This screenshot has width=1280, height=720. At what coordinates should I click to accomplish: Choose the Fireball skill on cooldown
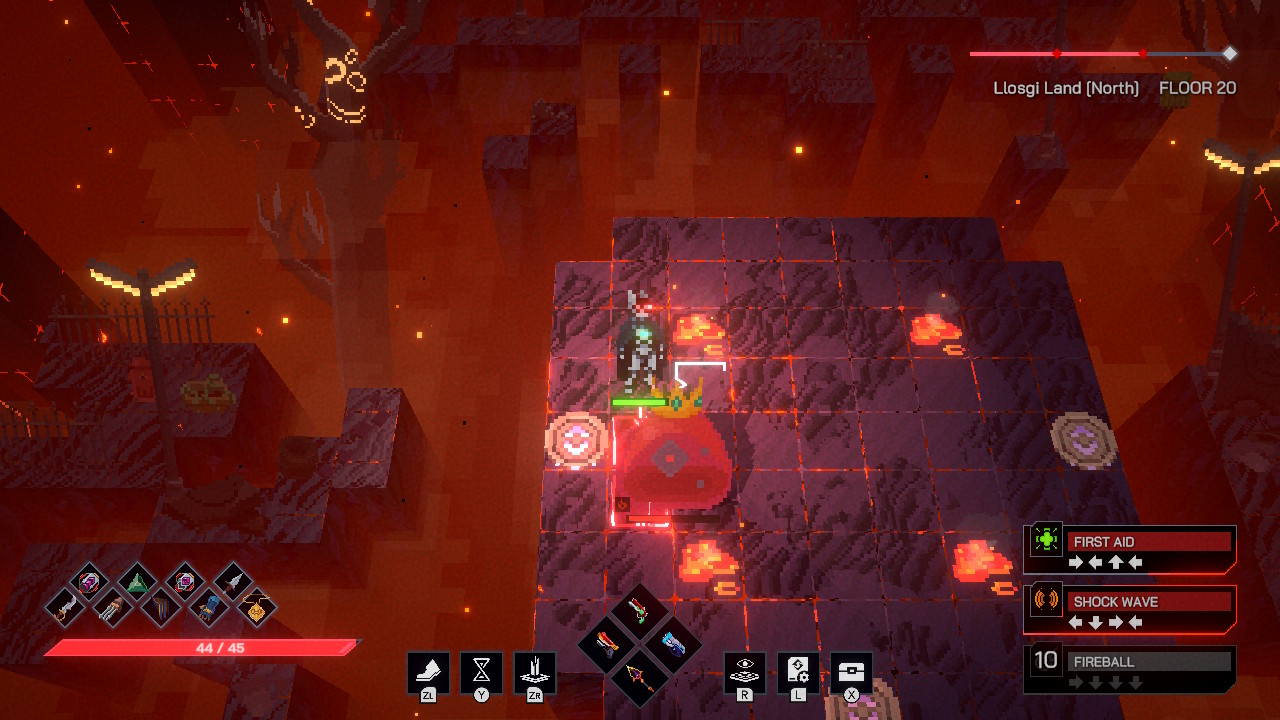click(1130, 669)
